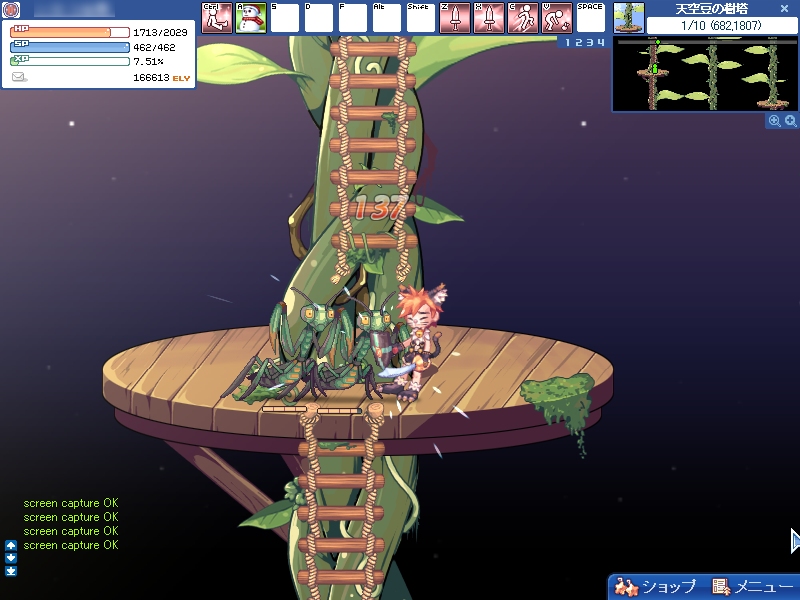
Task: Close the minimap panel
Action: 785,8
